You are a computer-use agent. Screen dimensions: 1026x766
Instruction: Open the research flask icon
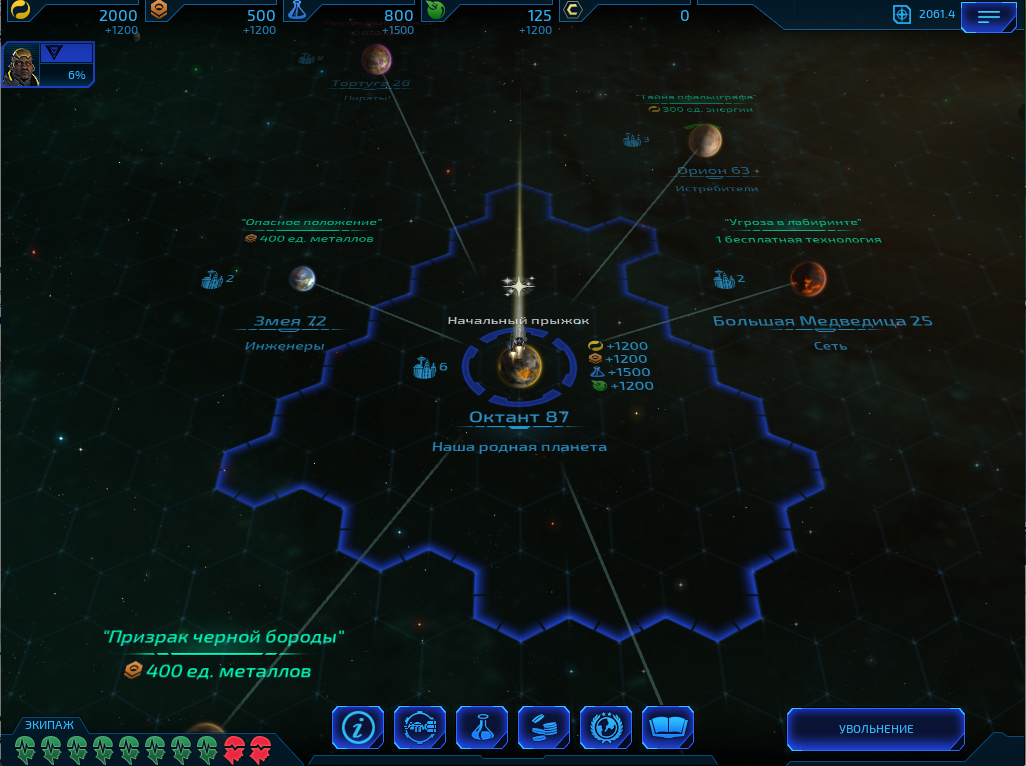pos(482,727)
